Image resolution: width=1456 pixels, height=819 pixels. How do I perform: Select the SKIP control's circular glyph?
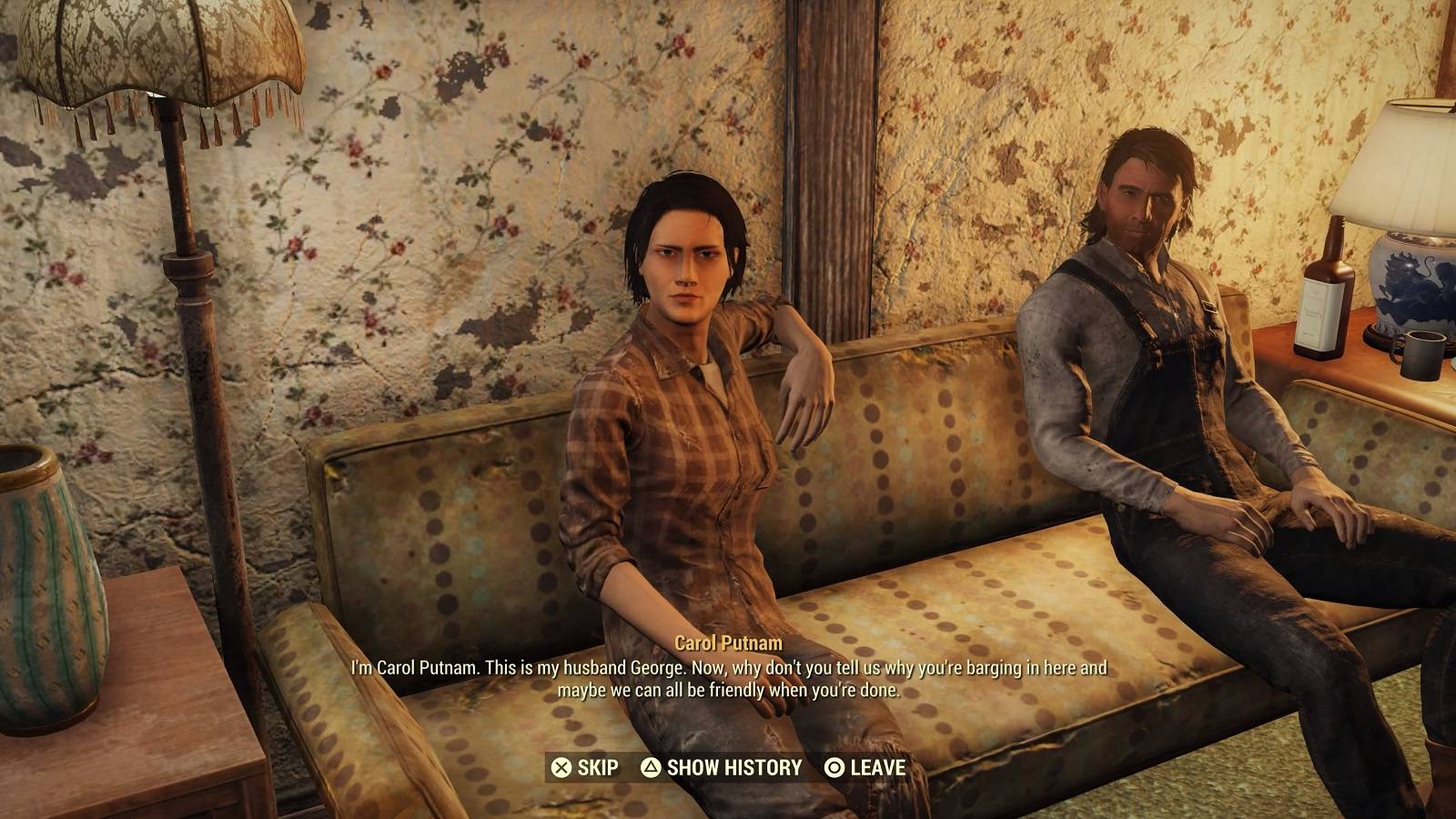(x=561, y=767)
